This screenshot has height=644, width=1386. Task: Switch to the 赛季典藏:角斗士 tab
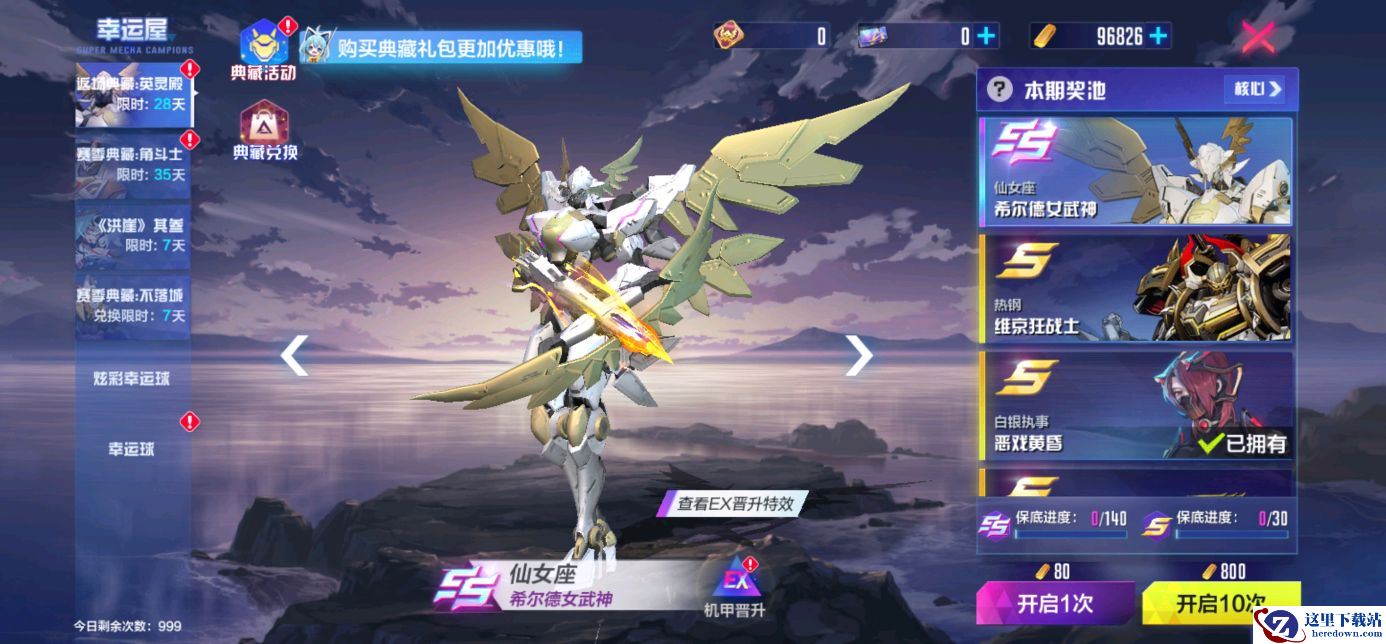click(x=133, y=164)
